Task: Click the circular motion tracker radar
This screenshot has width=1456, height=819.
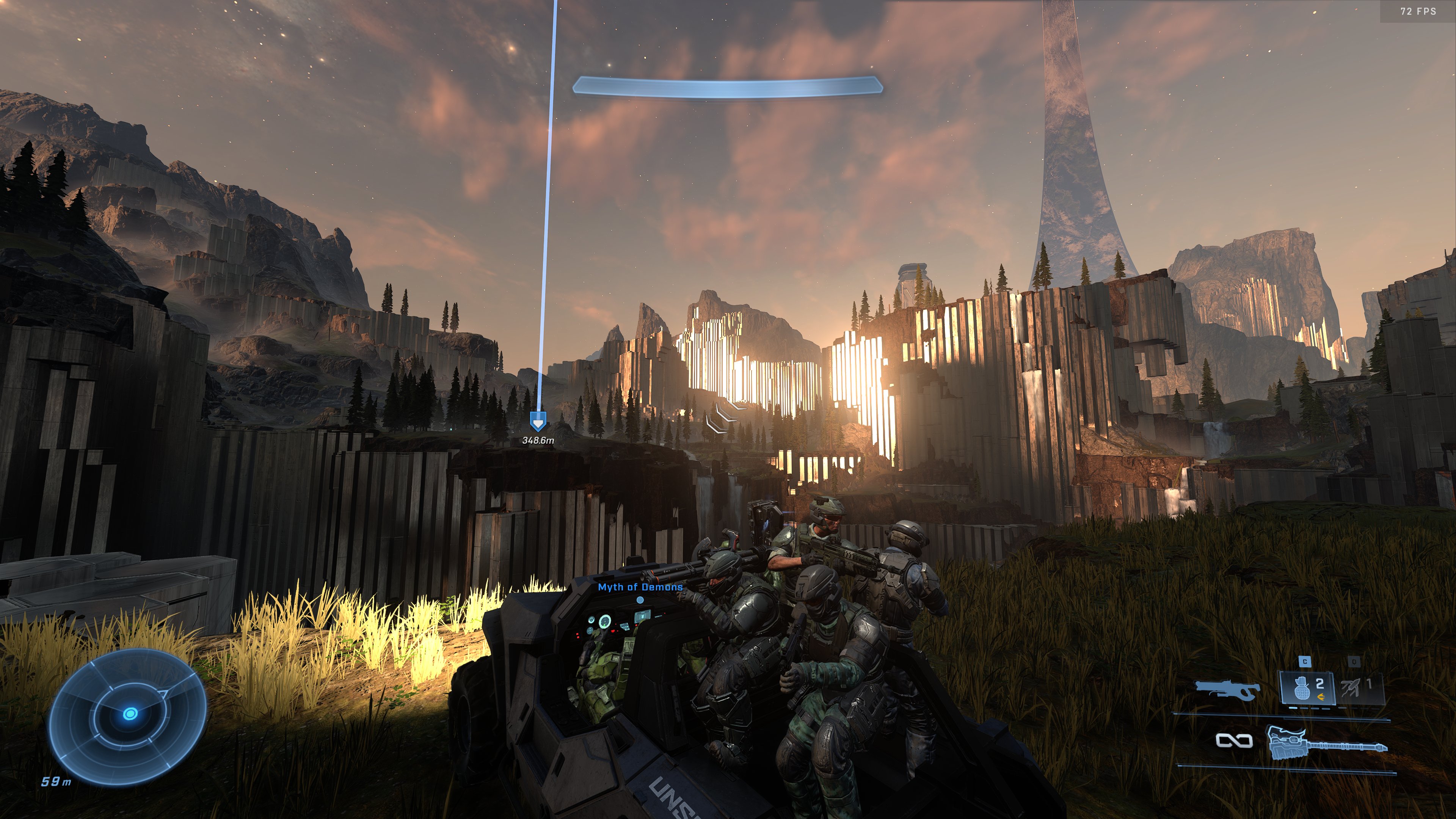Action: [x=129, y=715]
